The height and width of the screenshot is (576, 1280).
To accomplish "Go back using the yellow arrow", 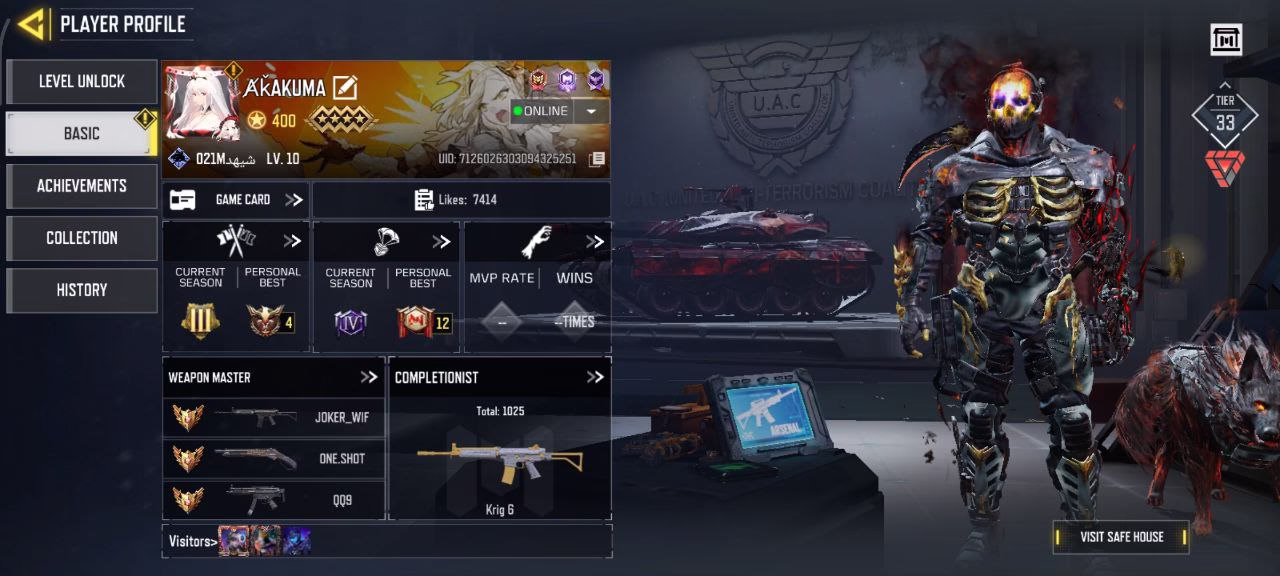I will 32,24.
